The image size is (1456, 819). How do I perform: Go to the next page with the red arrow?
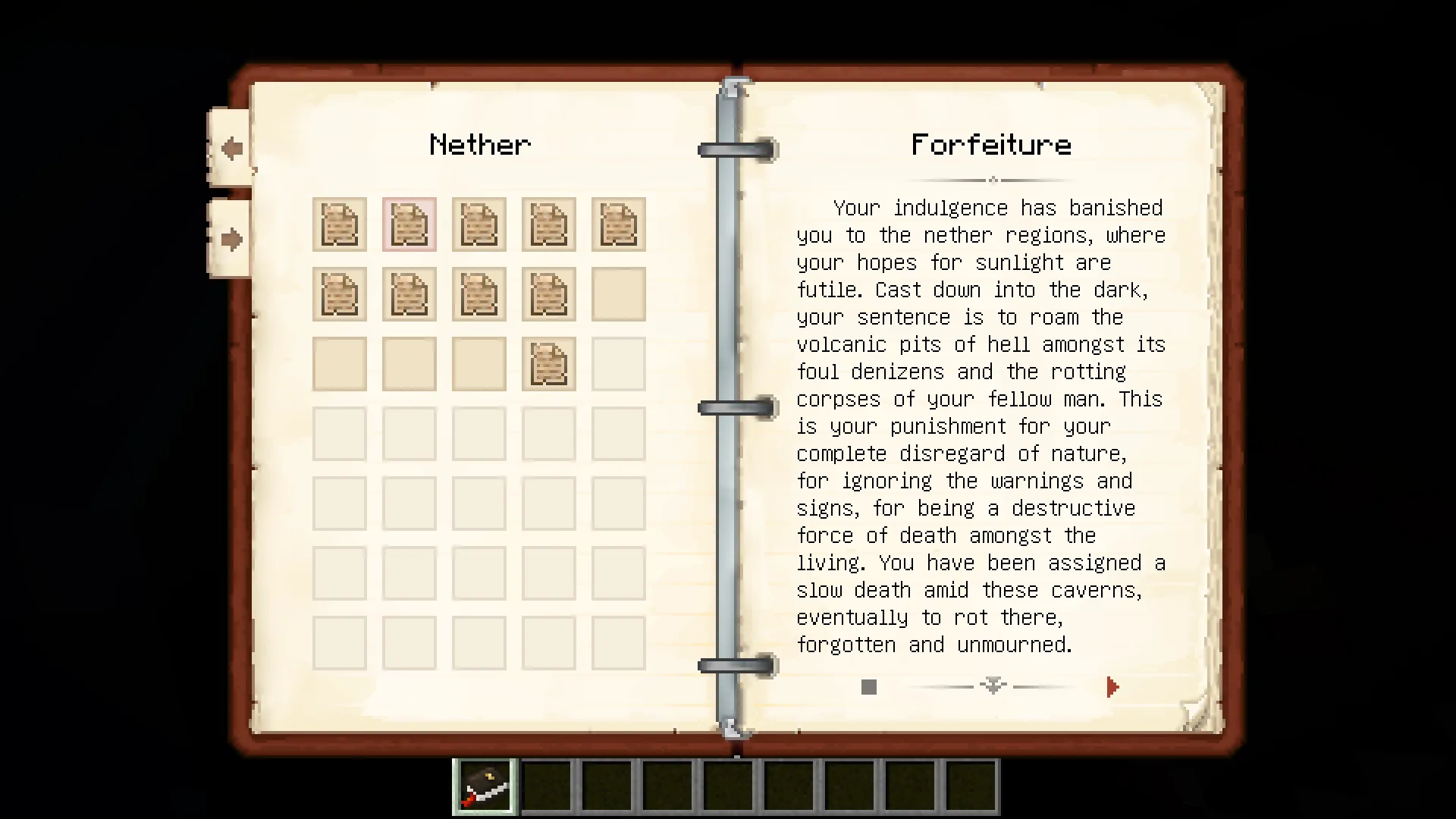(1112, 687)
